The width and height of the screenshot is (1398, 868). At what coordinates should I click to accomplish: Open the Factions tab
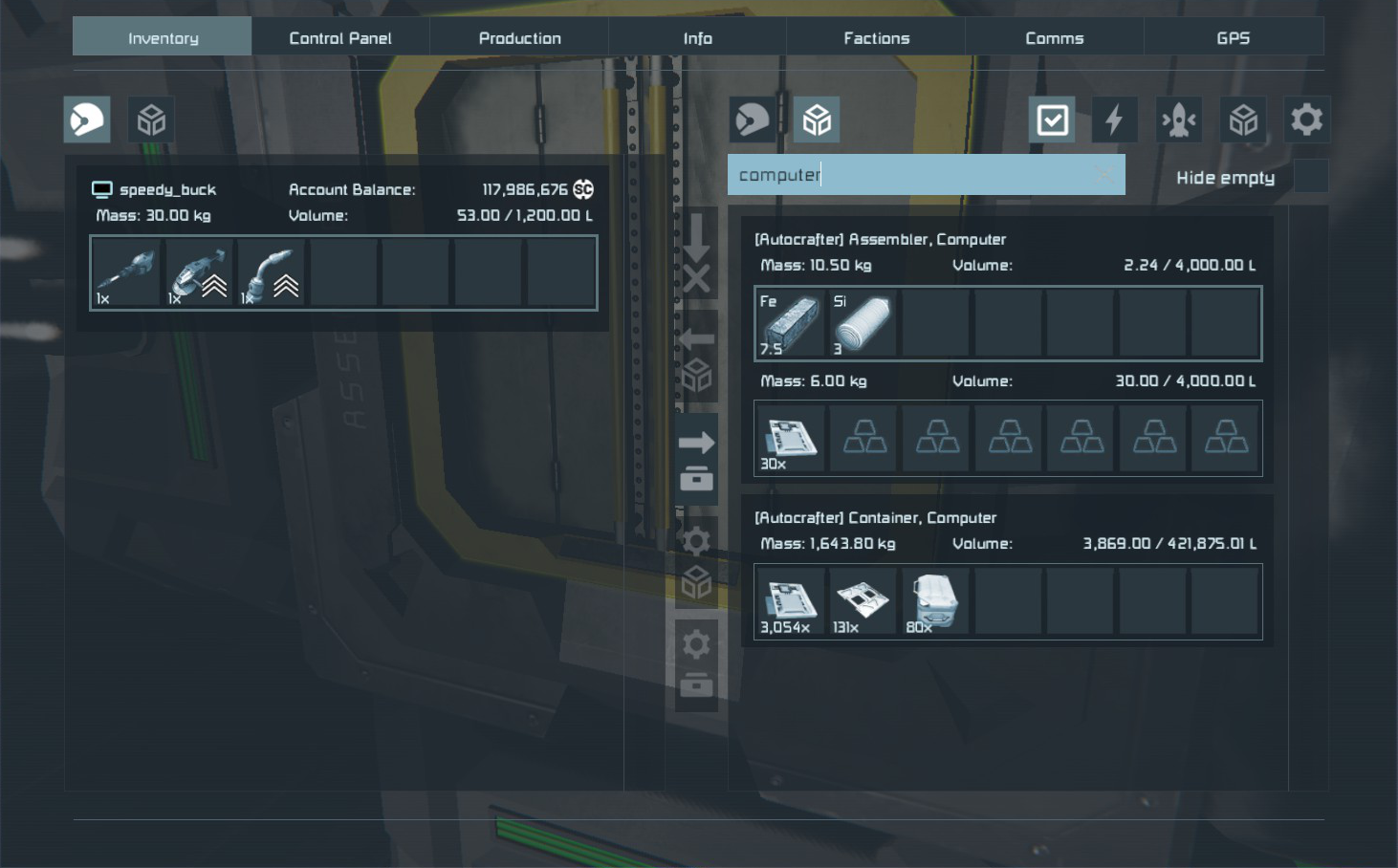pyautogui.click(x=876, y=38)
